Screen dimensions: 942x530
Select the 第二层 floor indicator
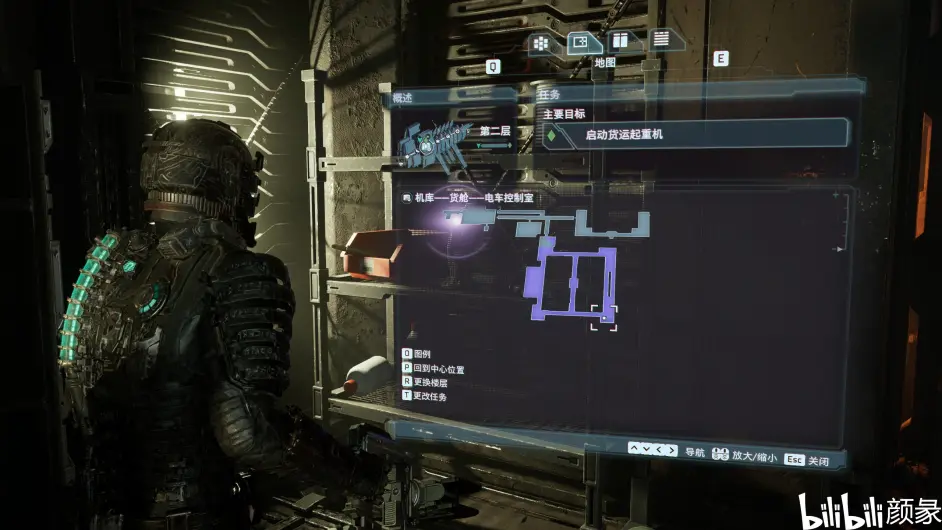(496, 131)
